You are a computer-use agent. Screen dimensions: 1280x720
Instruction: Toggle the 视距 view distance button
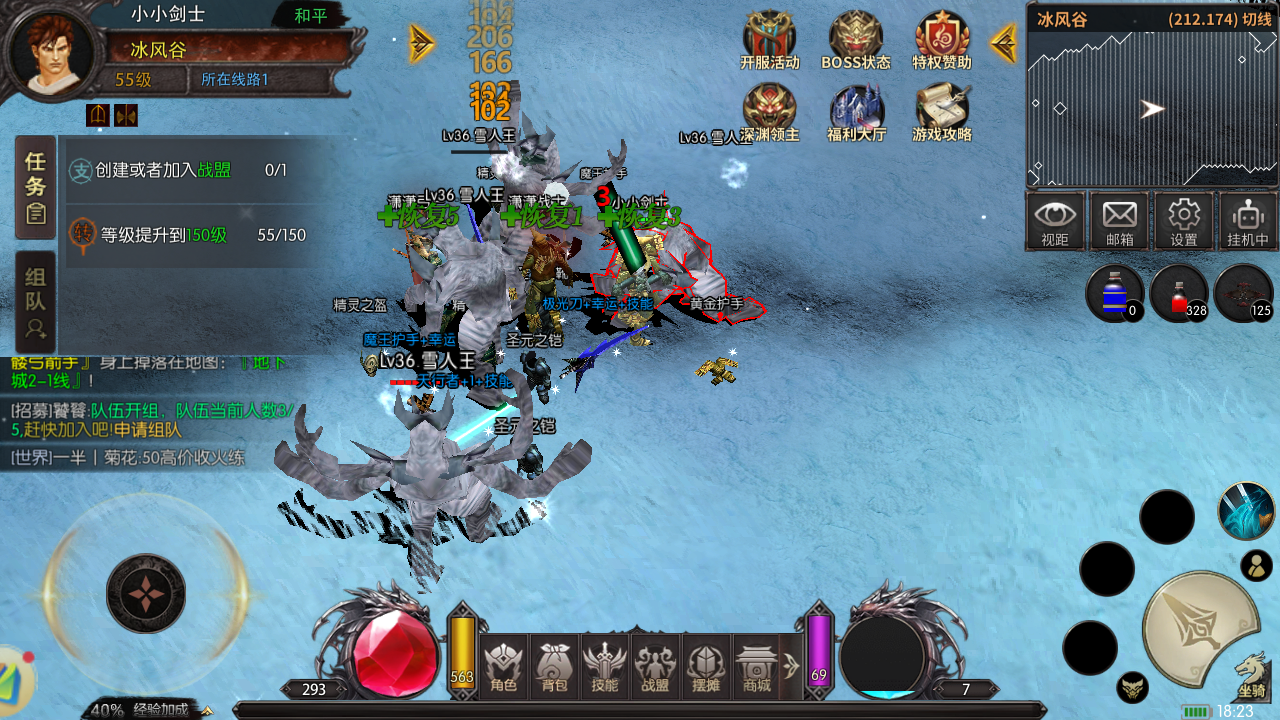click(1055, 221)
